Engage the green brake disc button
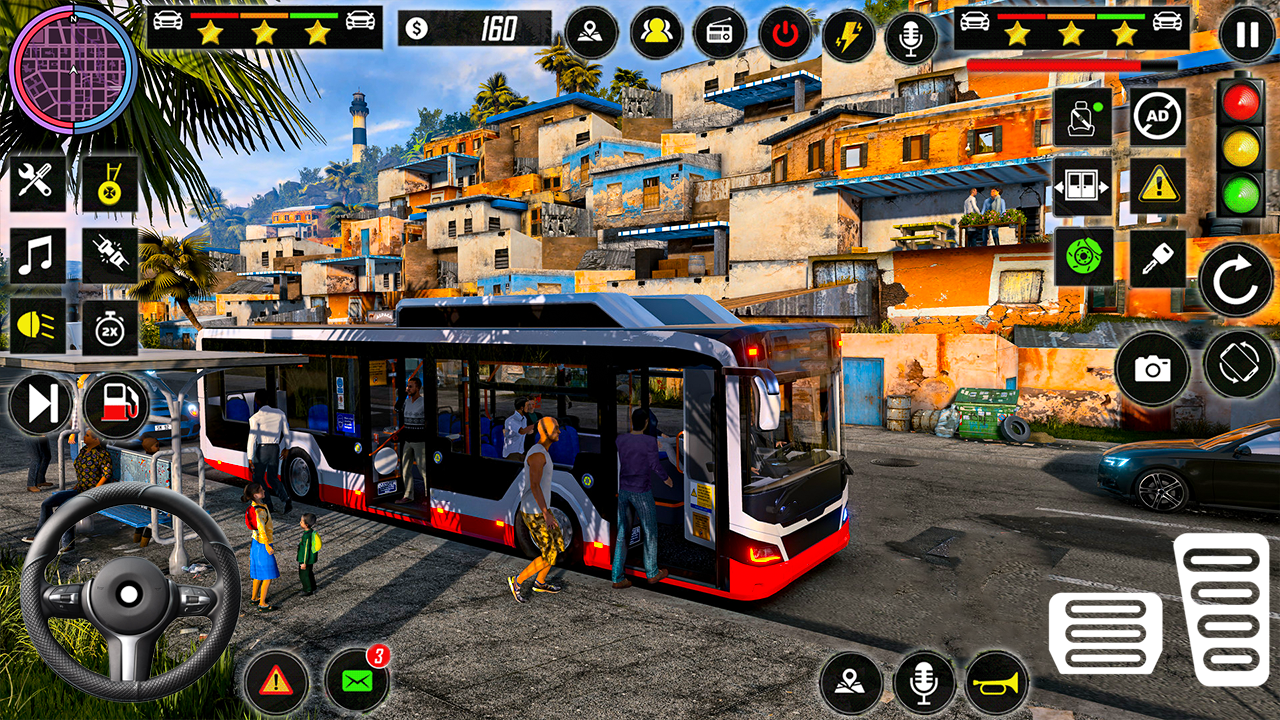Screen dimensions: 1280x720 pyautogui.click(x=1082, y=257)
